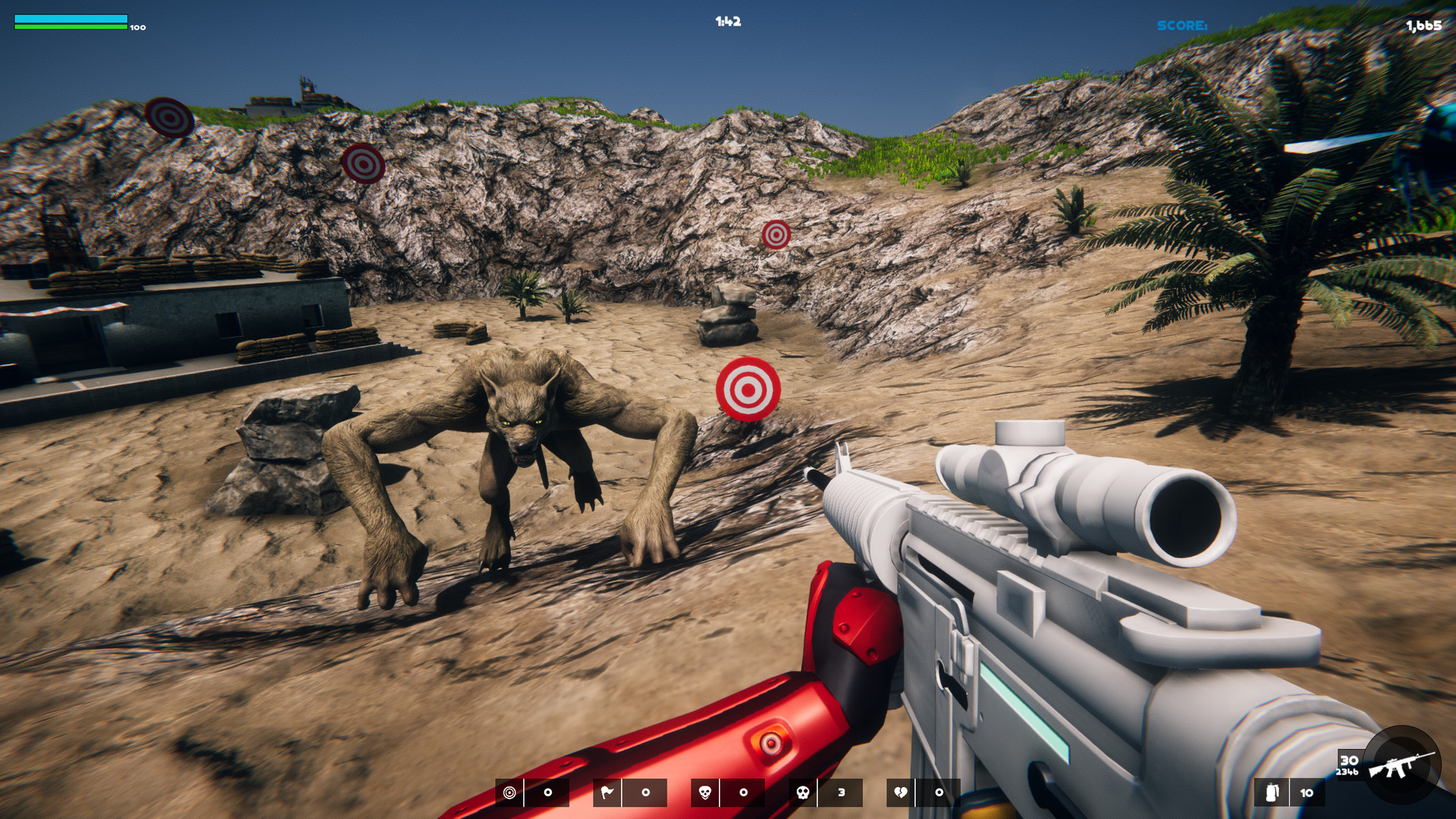Image resolution: width=1456 pixels, height=819 pixels.
Task: Click the white flag icon in the bottom HUD
Action: tap(608, 791)
